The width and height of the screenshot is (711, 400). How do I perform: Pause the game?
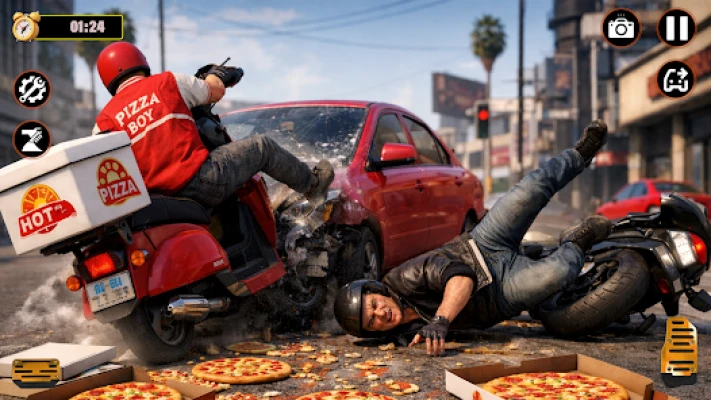pyautogui.click(x=676, y=28)
